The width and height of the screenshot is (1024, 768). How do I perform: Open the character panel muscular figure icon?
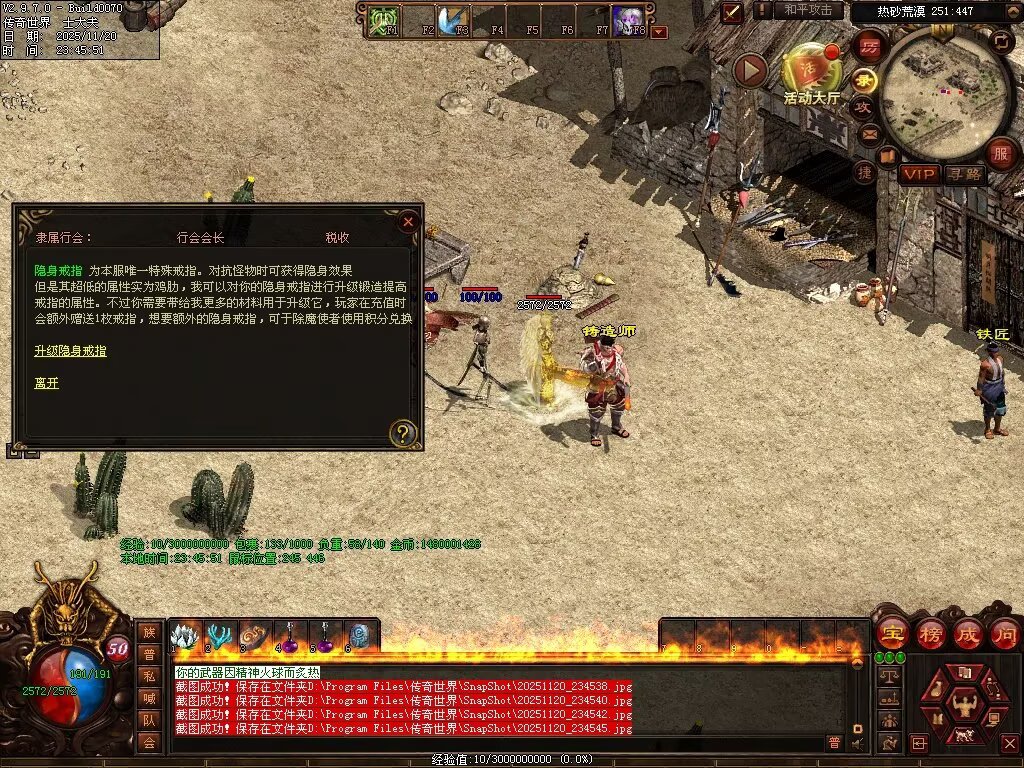(964, 706)
